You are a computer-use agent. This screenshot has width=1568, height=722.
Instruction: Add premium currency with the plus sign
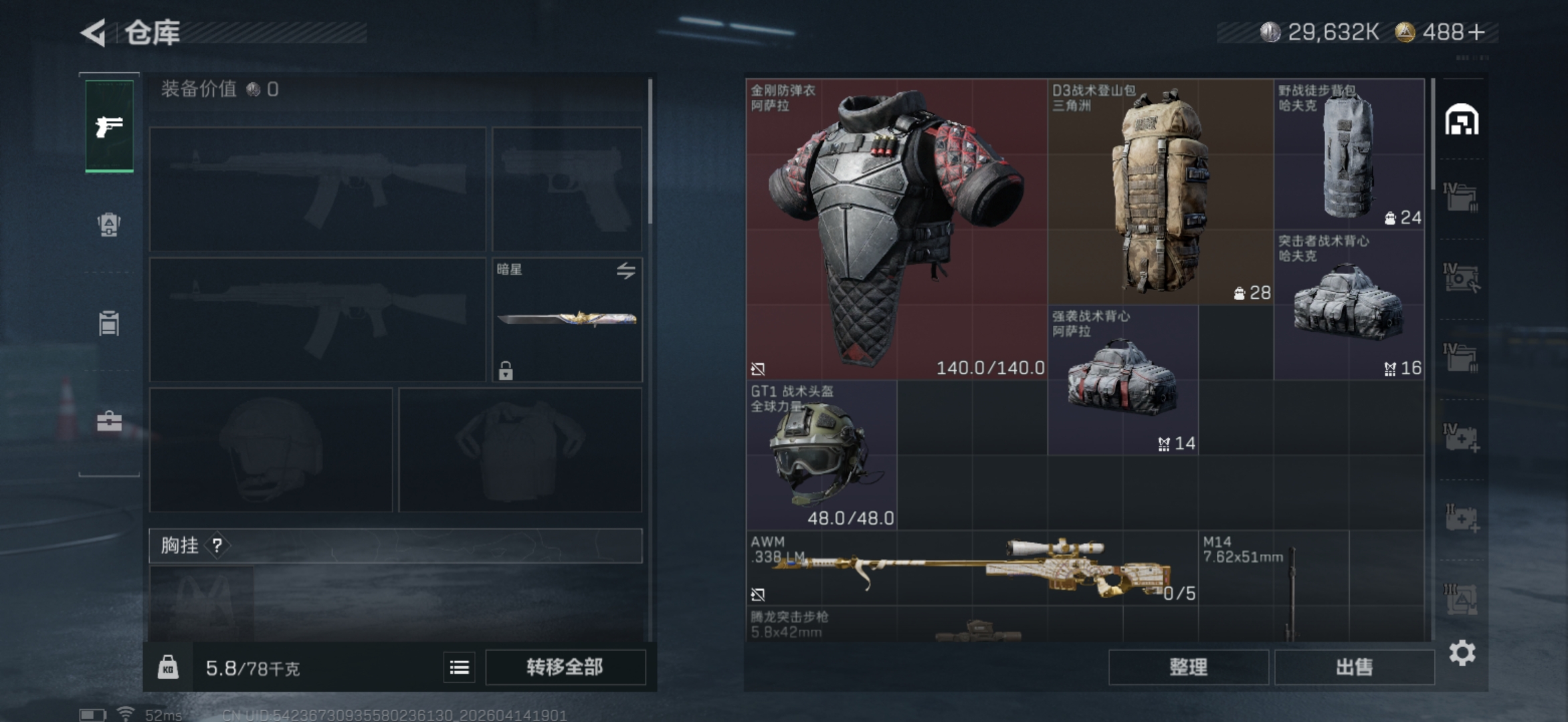tap(1476, 32)
